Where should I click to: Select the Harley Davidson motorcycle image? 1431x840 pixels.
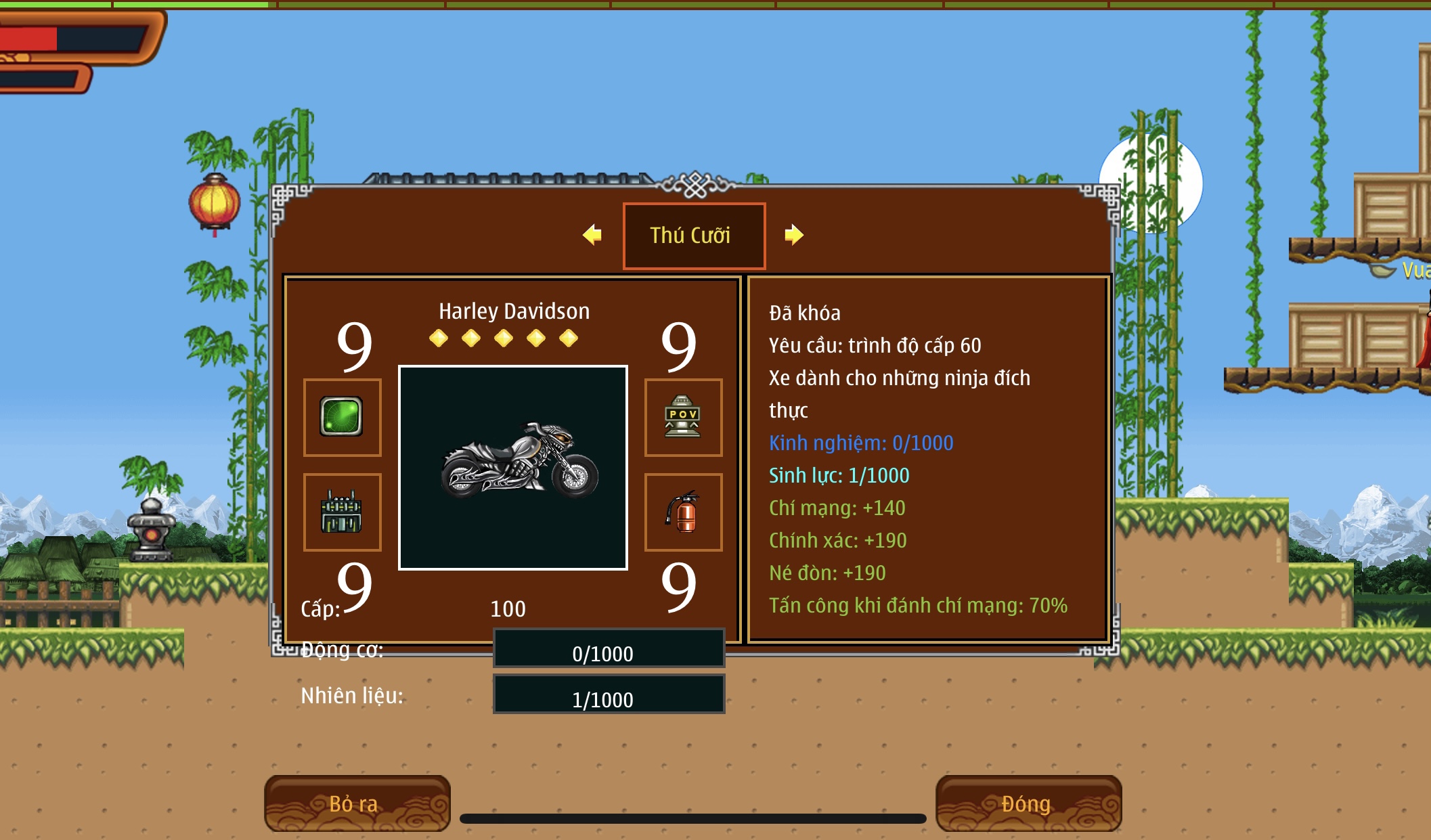click(x=513, y=467)
